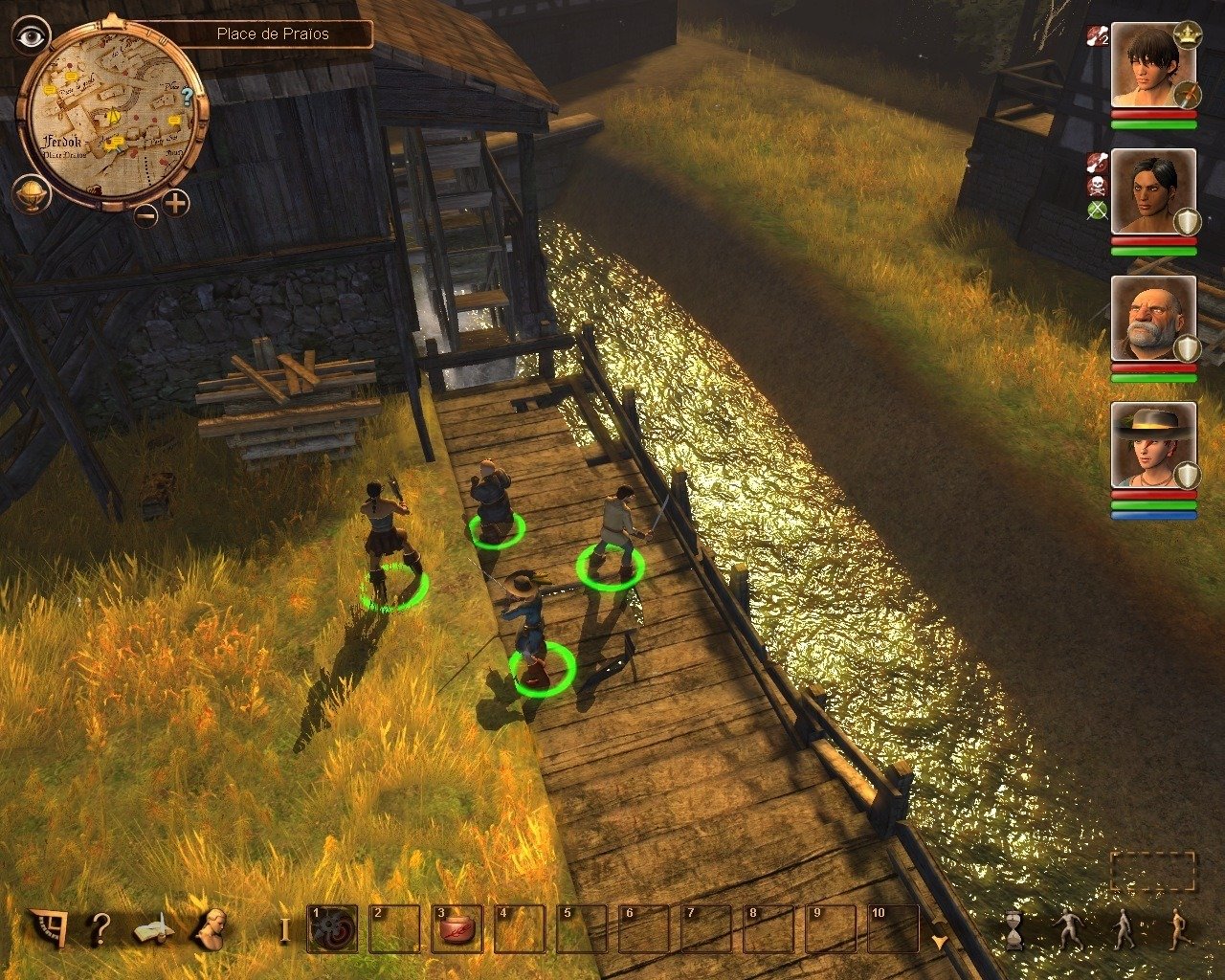Activate the quickslot 1 spiral ability

pos(332,928)
